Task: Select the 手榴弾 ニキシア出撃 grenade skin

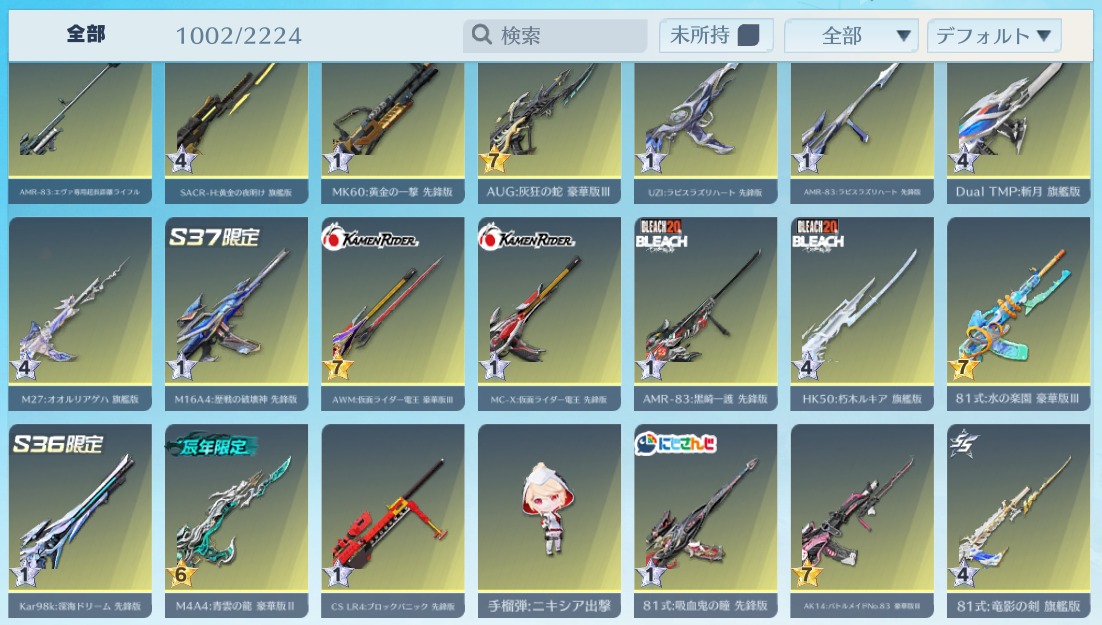Action: click(549, 517)
